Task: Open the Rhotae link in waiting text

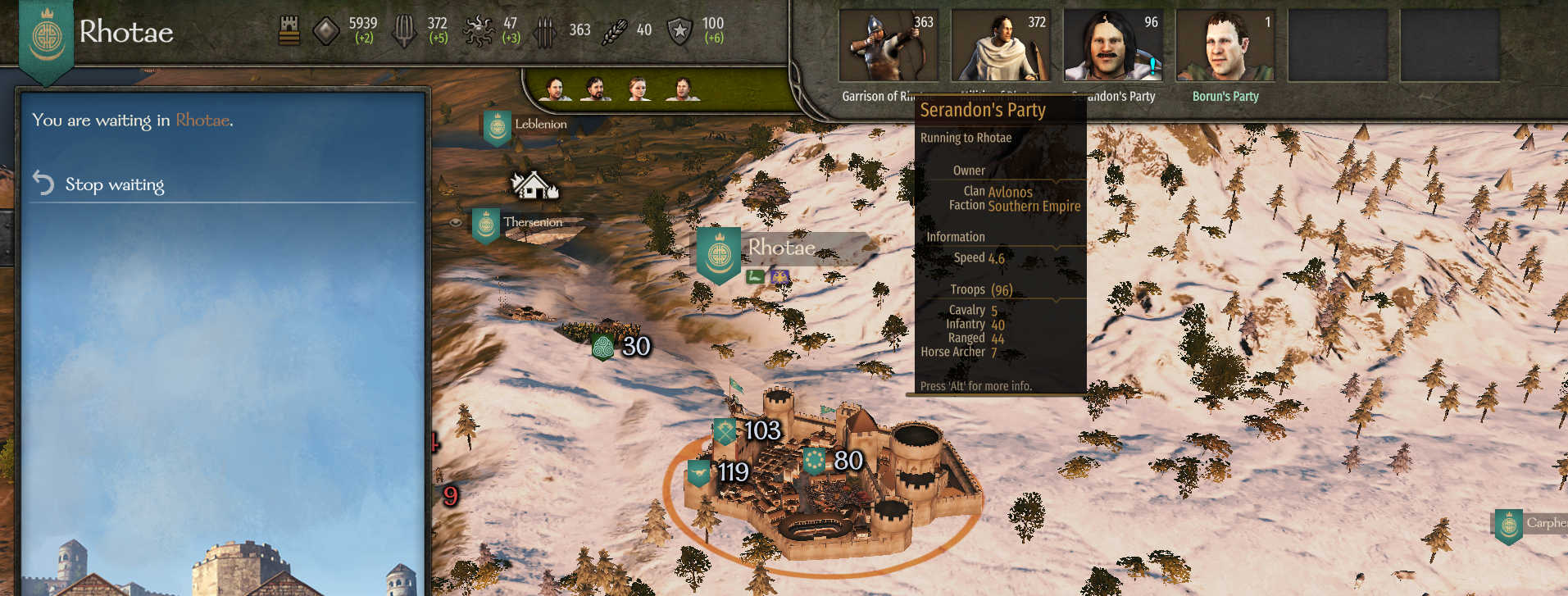Action: (x=202, y=121)
